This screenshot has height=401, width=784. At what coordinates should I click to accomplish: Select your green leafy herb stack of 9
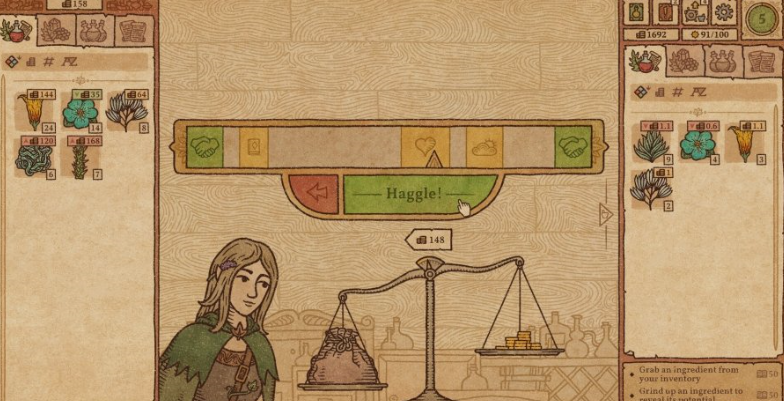coord(652,144)
